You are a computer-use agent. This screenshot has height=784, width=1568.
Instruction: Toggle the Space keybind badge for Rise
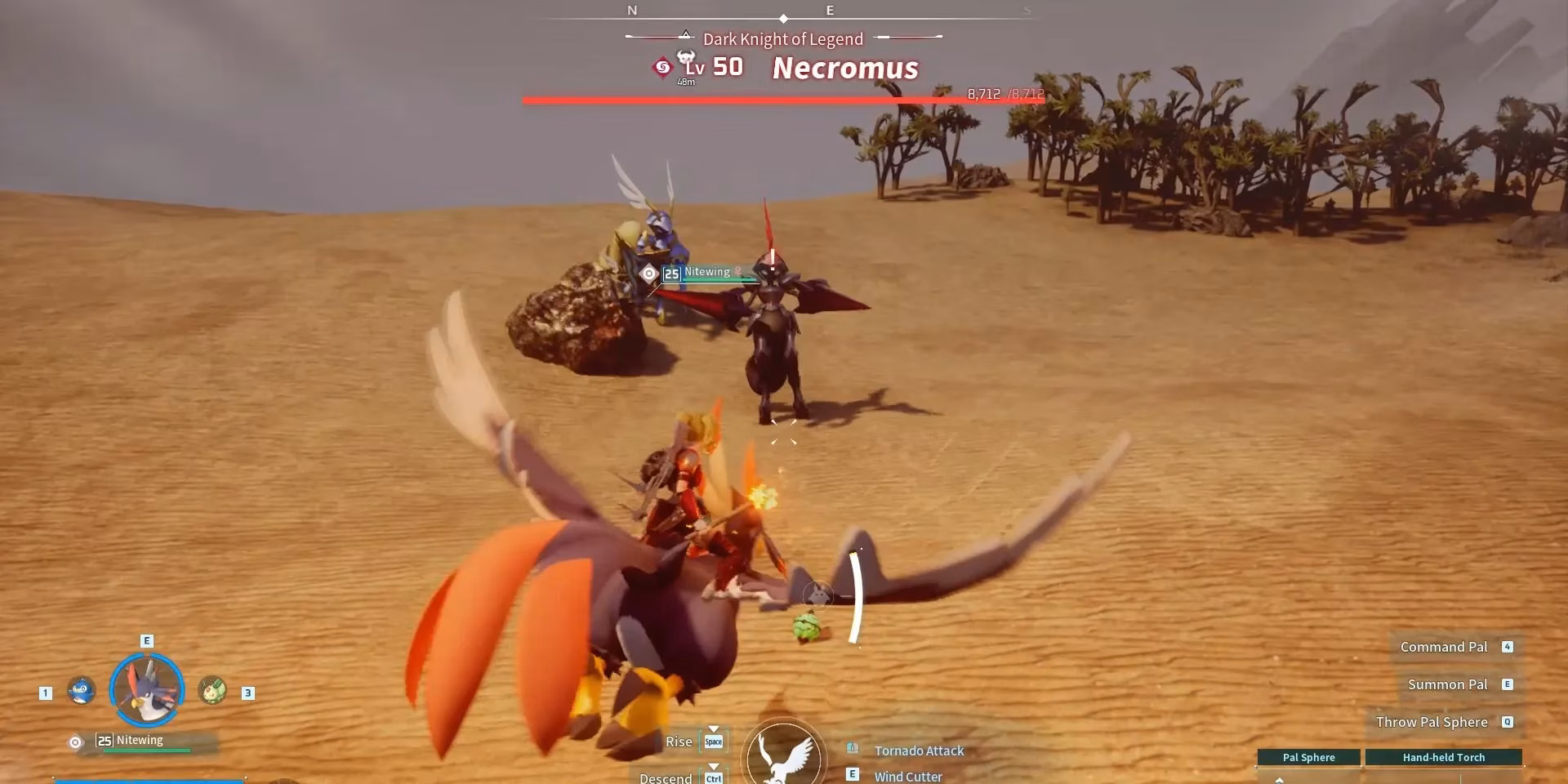(713, 742)
